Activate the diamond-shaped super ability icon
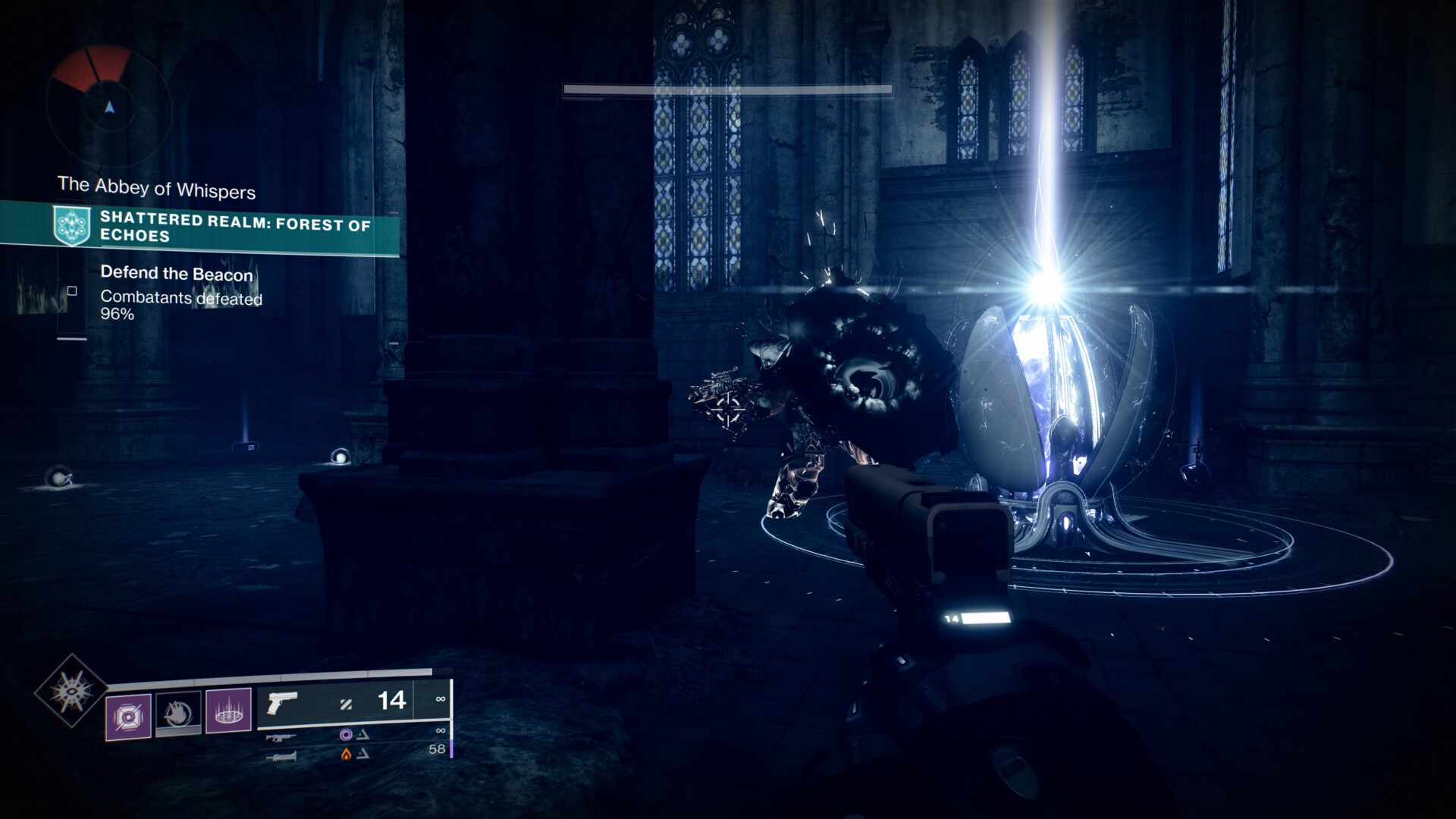Viewport: 1456px width, 819px height. pyautogui.click(x=71, y=690)
